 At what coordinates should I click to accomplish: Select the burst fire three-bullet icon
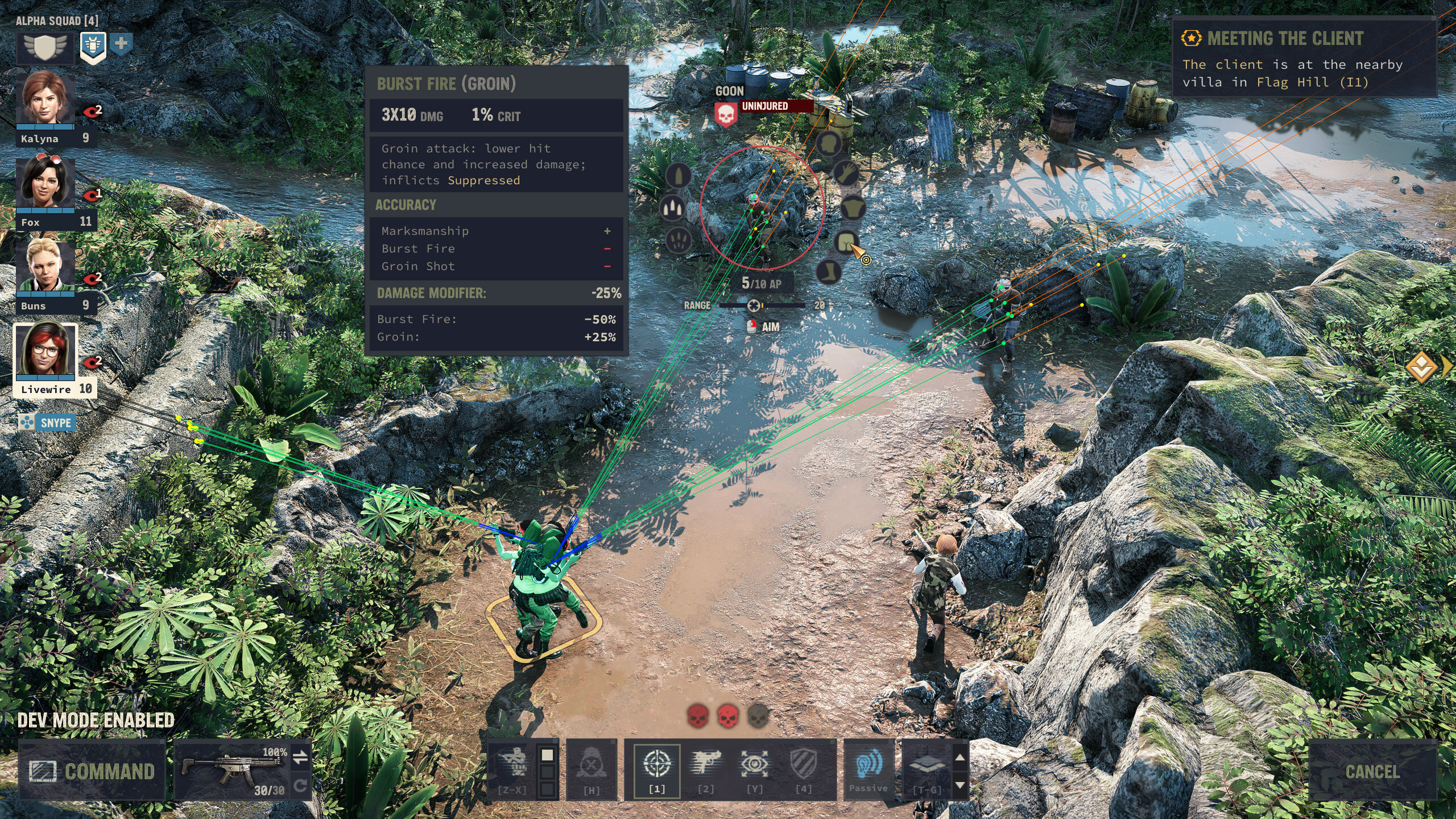672,209
